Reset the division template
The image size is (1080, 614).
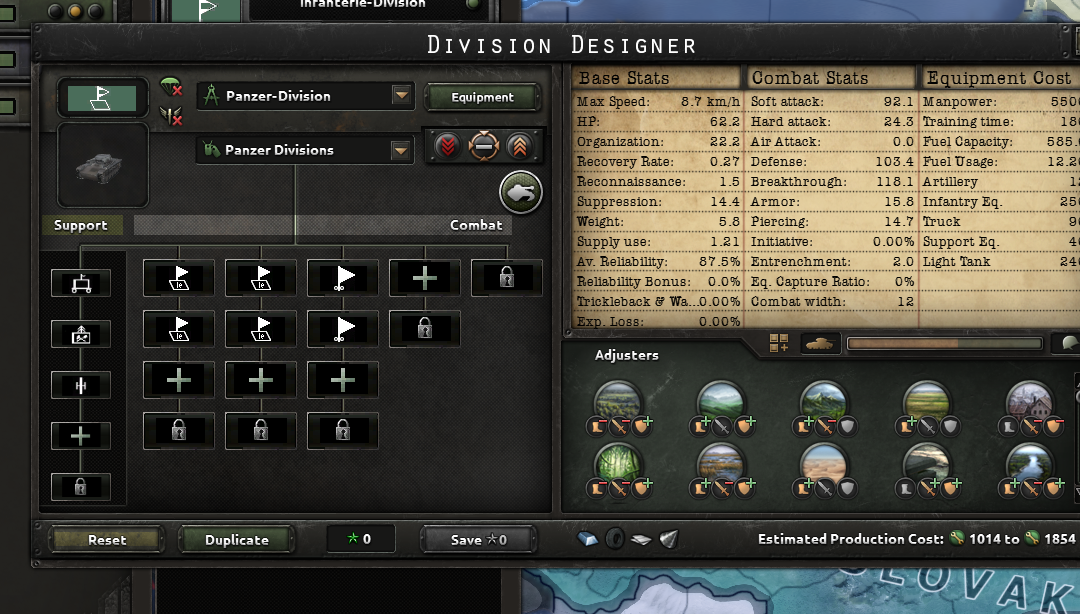point(107,540)
